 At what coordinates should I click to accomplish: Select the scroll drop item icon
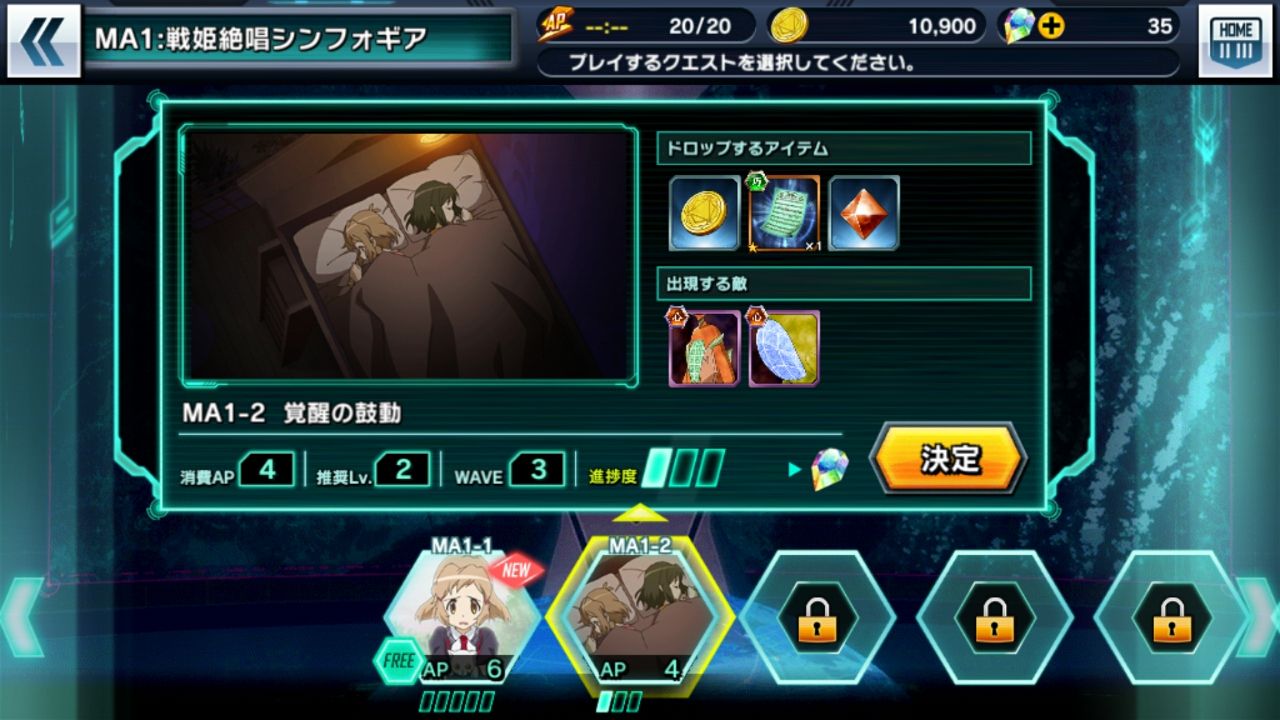(782, 213)
